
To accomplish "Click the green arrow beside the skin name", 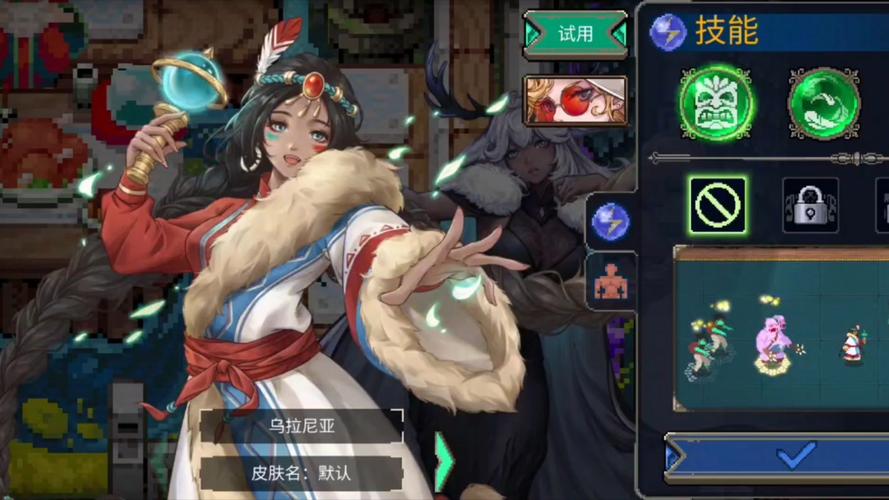I will click(443, 461).
